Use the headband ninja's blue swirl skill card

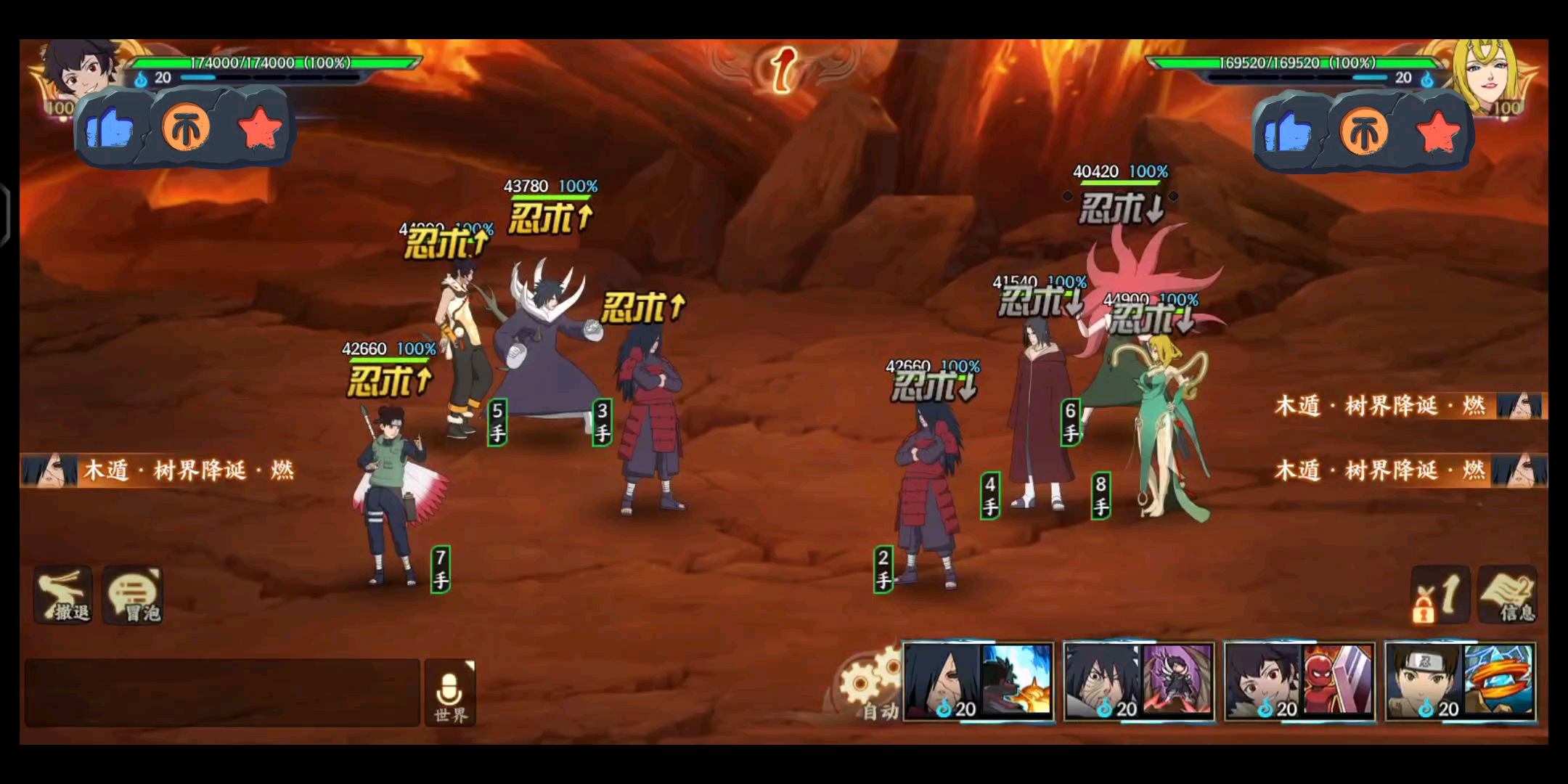[x=1461, y=681]
